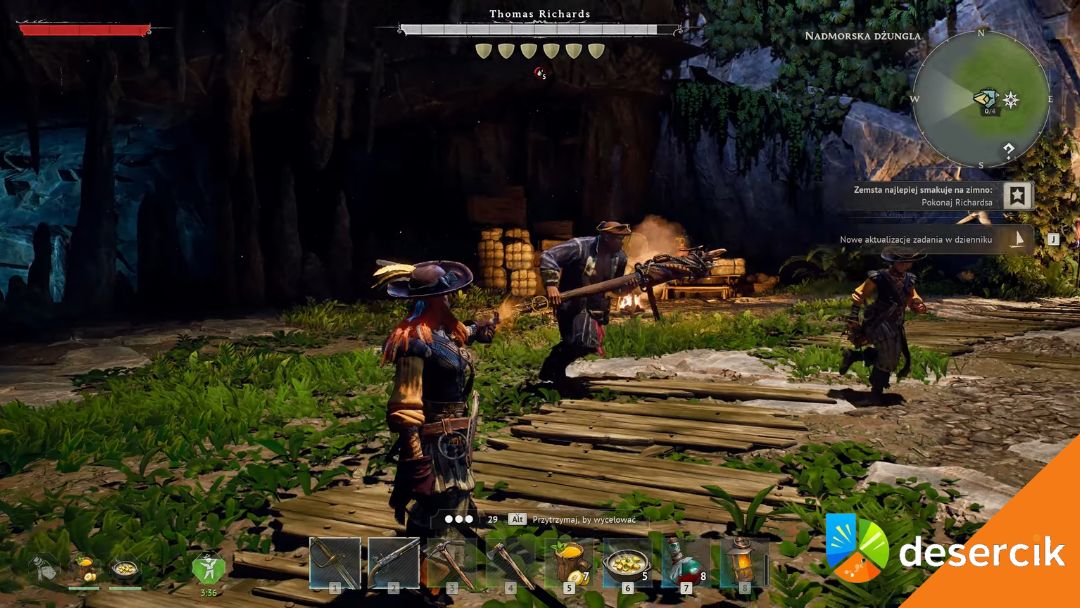This screenshot has width=1080, height=608.
Task: Click the green timed buff status icon
Action: (x=208, y=569)
